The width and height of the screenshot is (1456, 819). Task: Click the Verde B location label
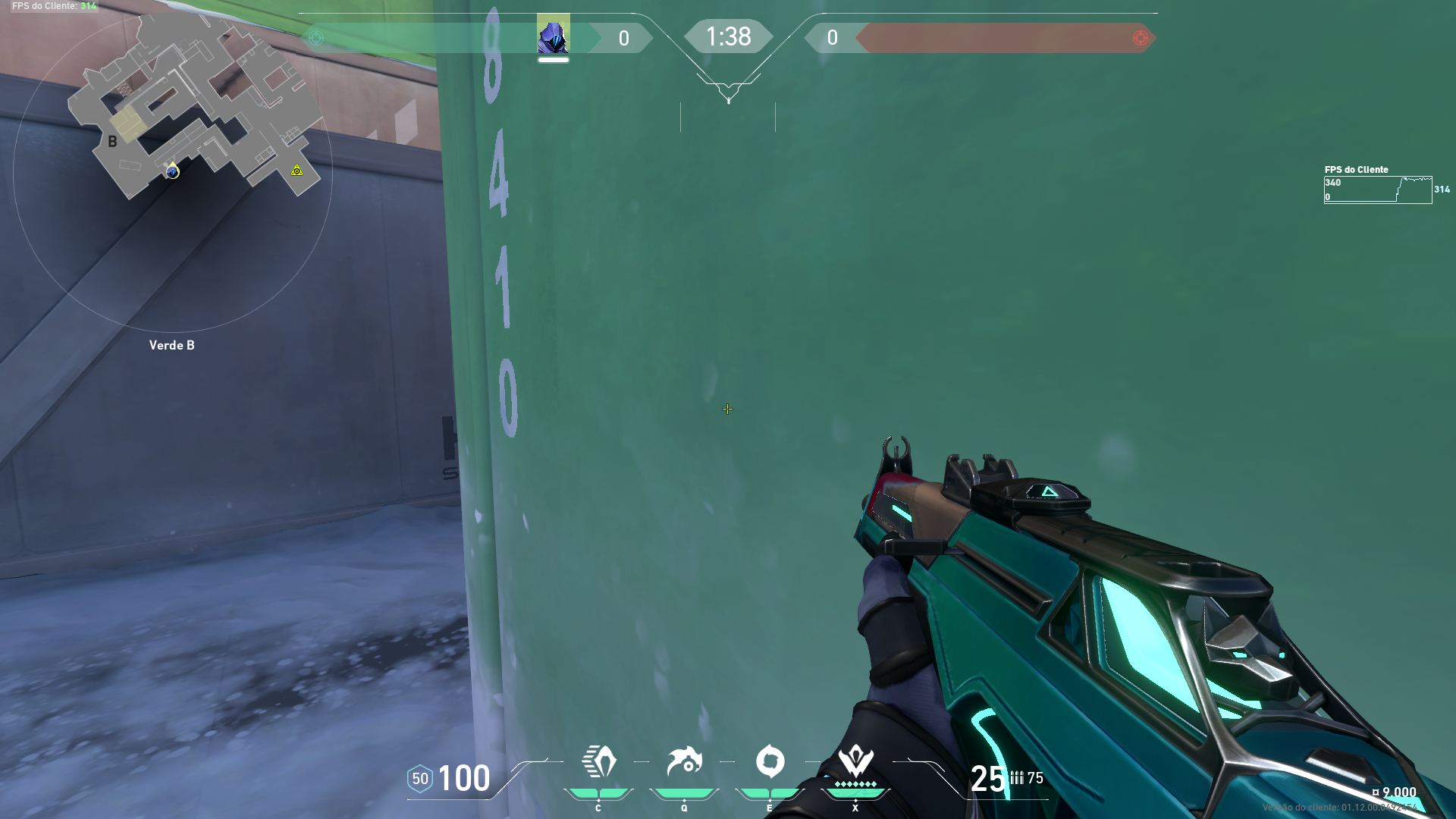pyautogui.click(x=171, y=345)
